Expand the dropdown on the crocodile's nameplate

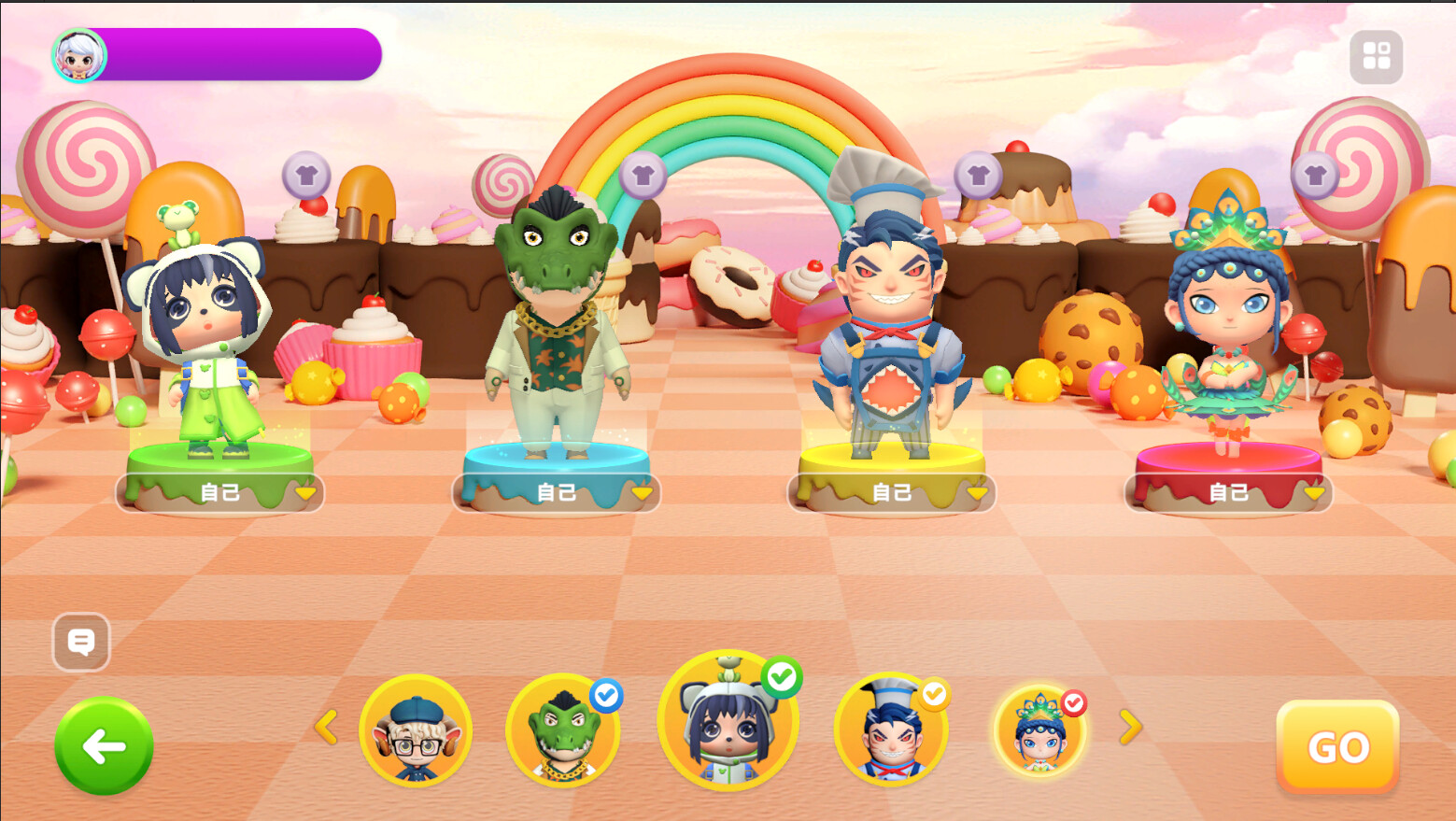642,490
